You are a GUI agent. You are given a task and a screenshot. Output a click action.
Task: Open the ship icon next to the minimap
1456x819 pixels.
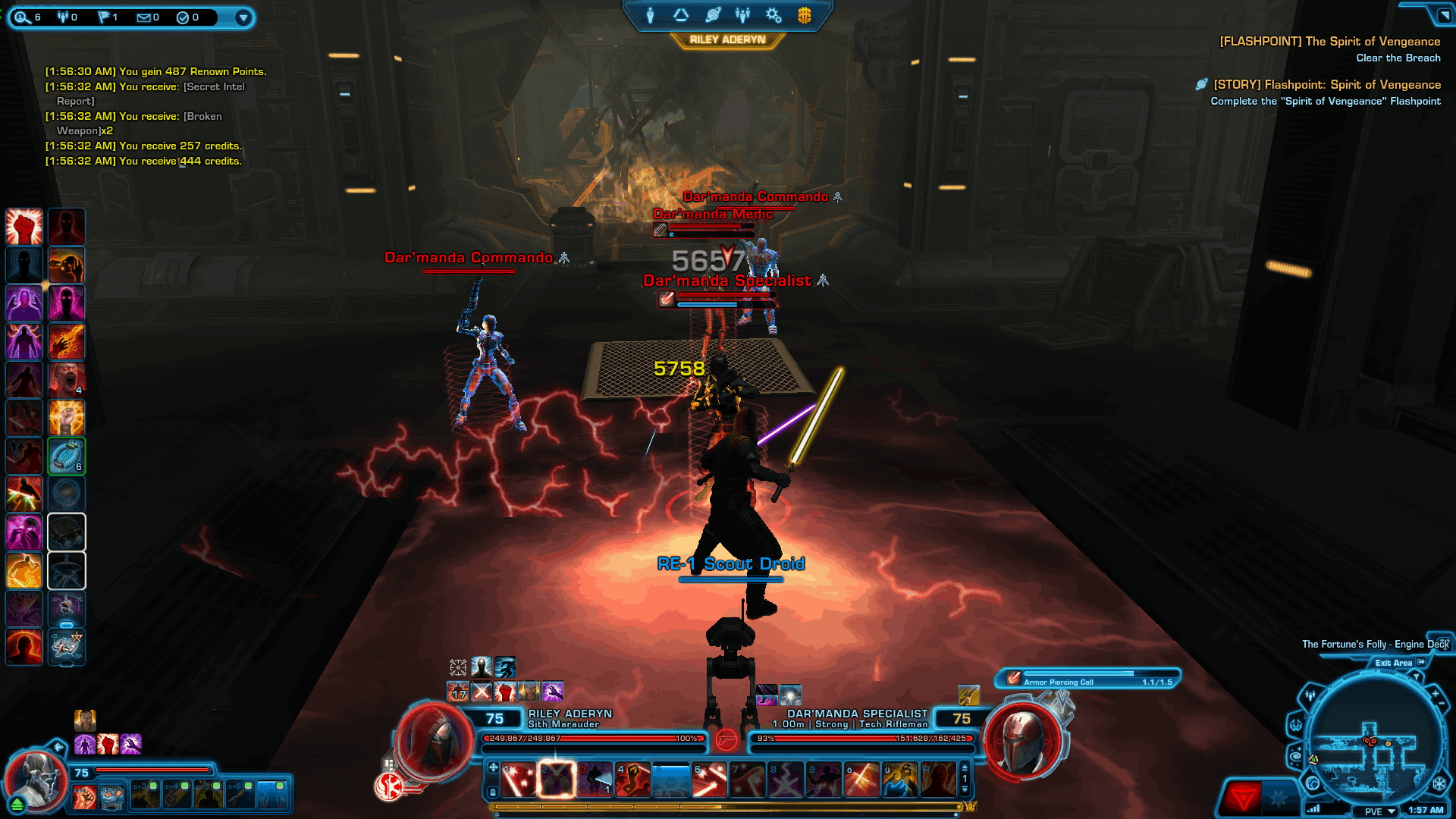point(1296,726)
